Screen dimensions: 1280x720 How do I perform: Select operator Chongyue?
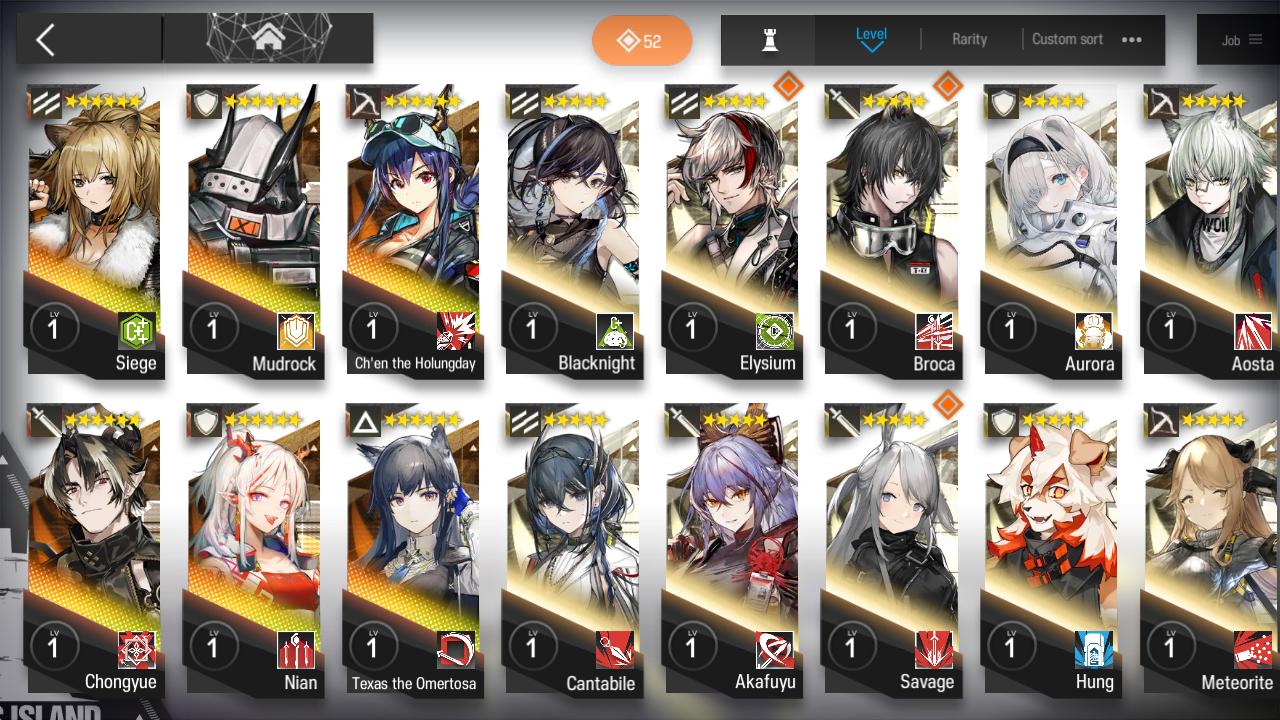(95, 550)
